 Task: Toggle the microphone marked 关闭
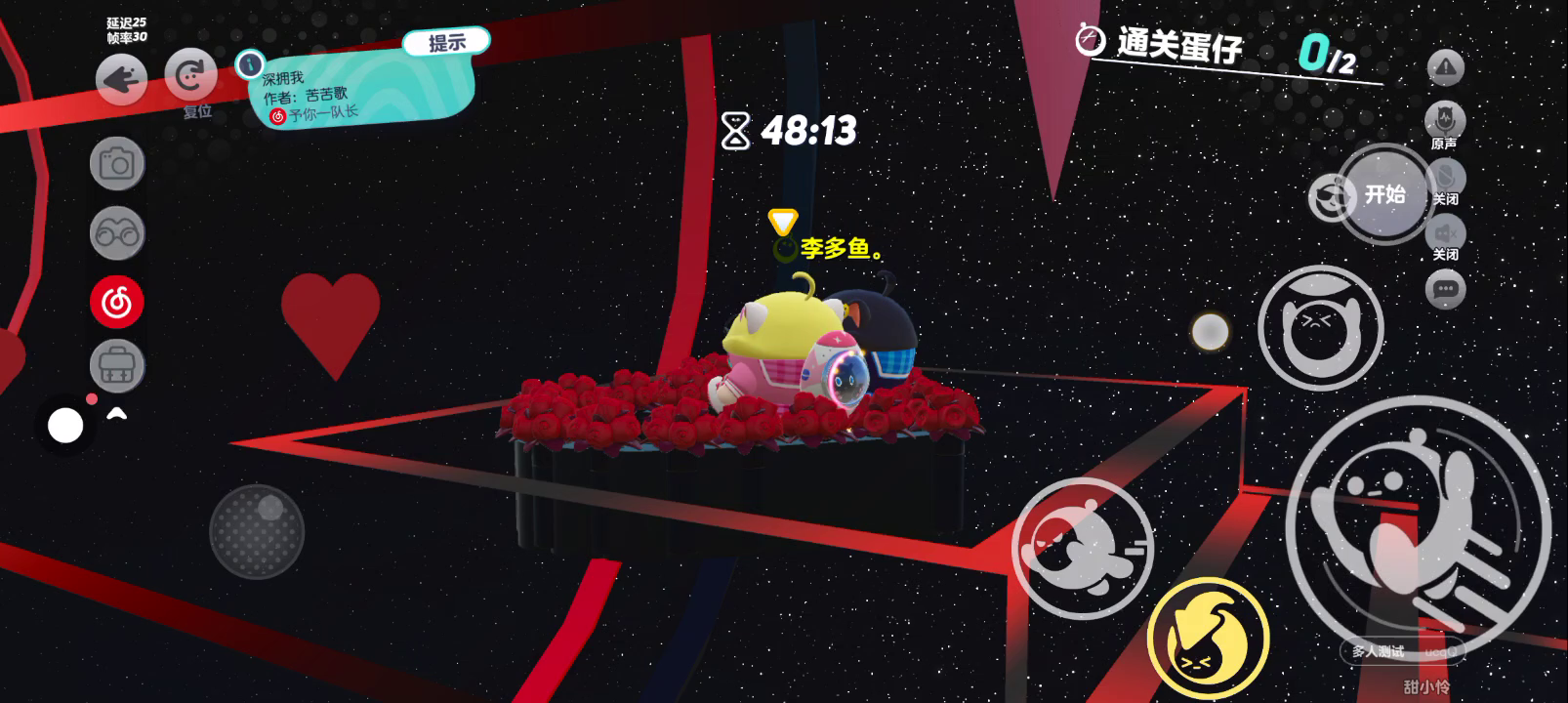[x=1446, y=179]
